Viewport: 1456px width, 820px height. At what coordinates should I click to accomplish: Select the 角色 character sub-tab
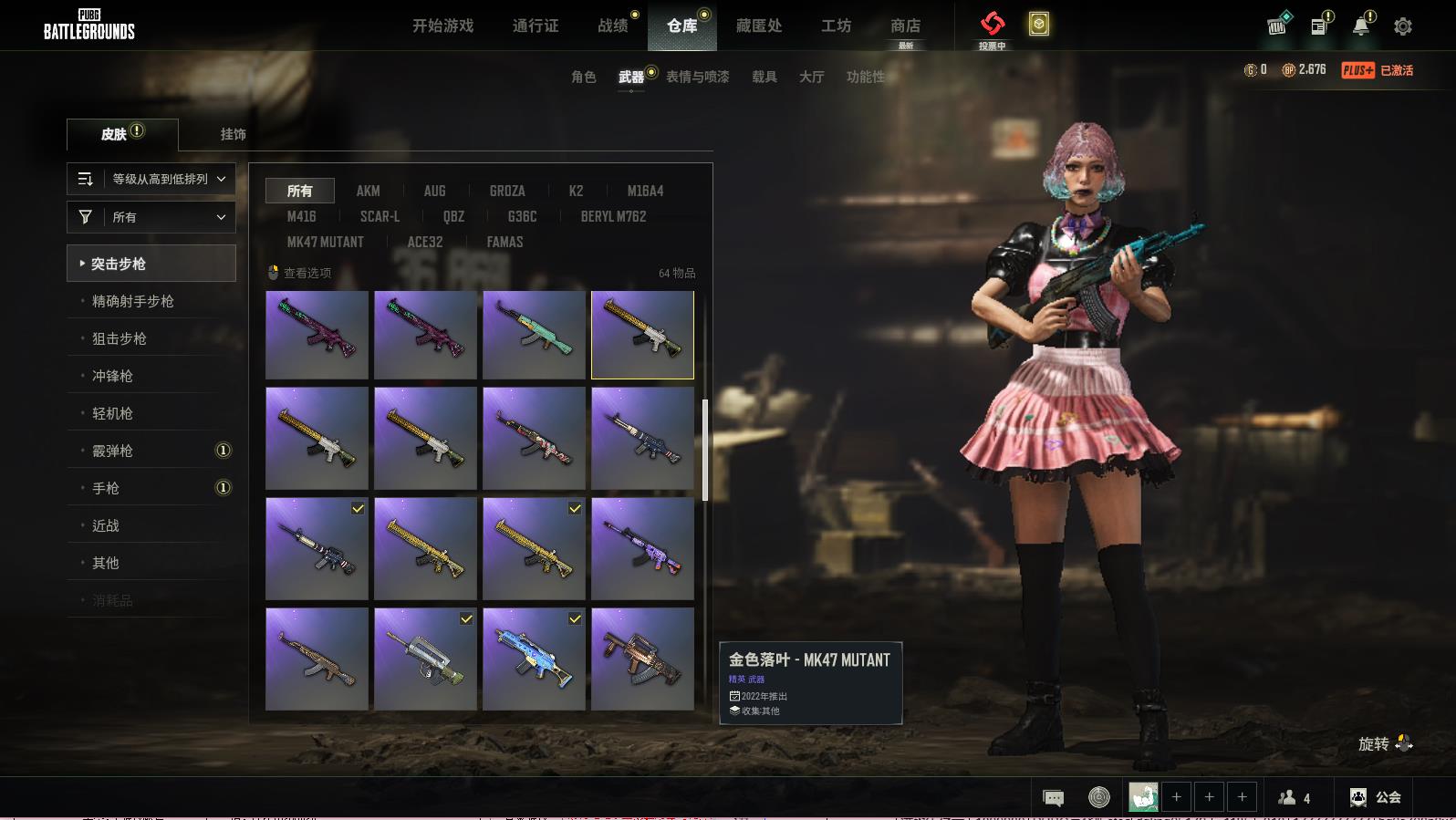pyautogui.click(x=584, y=77)
